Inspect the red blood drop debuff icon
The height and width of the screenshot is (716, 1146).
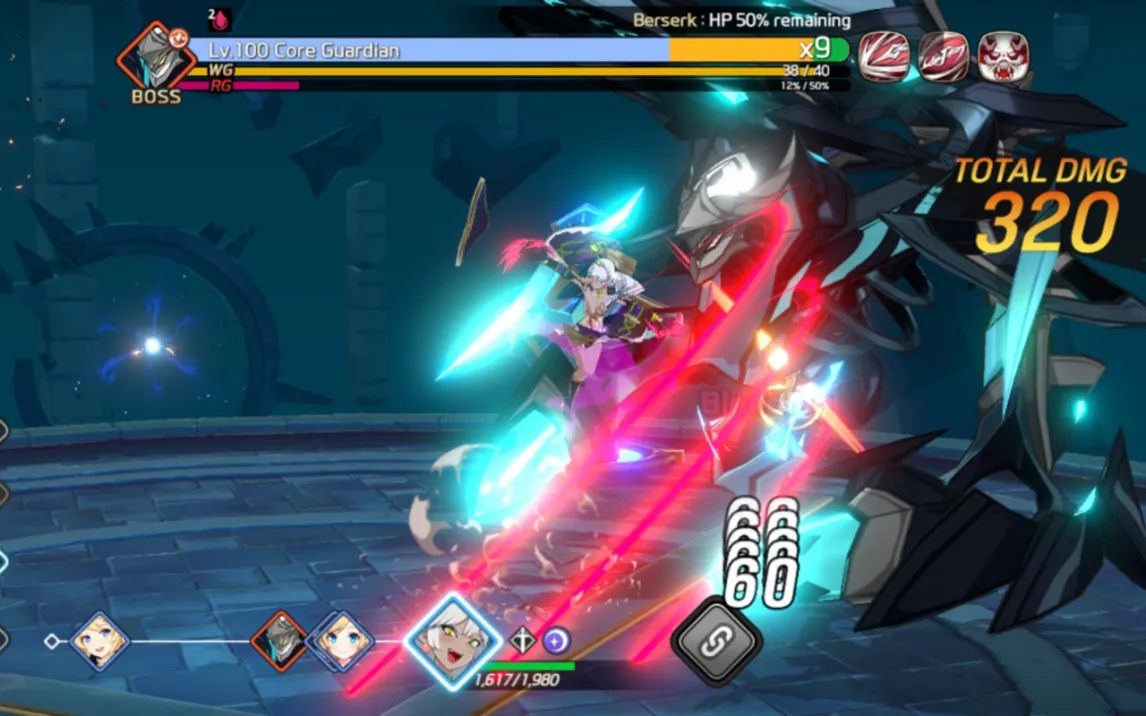(220, 19)
